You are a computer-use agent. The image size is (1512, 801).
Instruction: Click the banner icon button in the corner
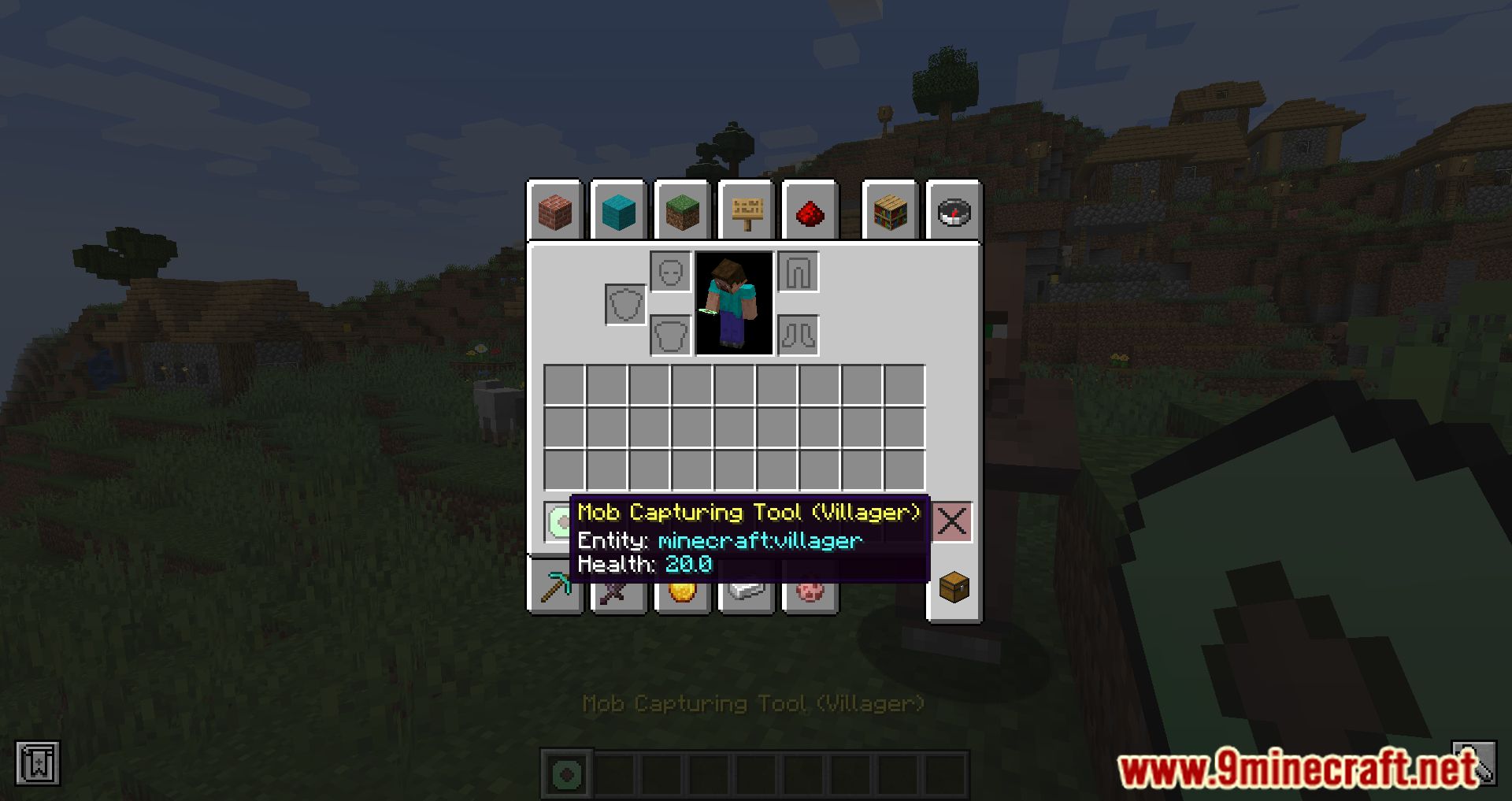tap(37, 763)
